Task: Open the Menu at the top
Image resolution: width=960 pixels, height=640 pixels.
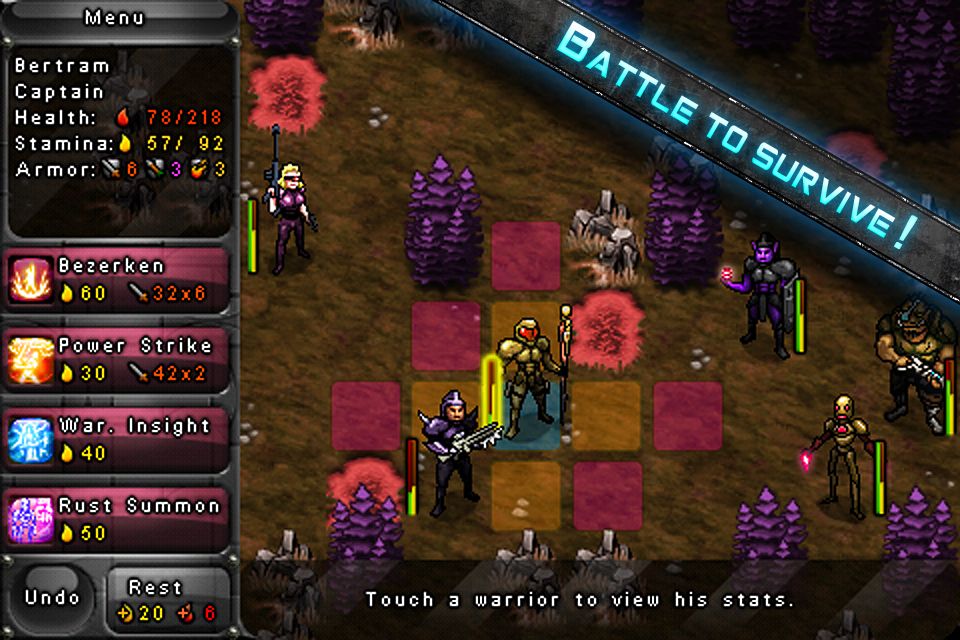Action: (114, 17)
